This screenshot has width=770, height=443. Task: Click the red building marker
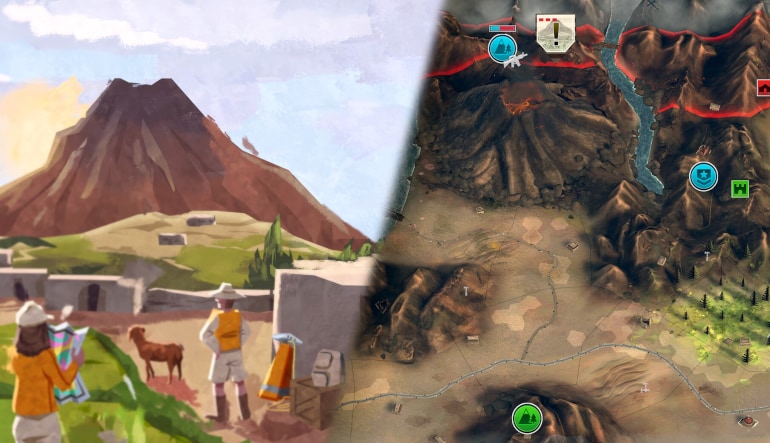click(763, 86)
